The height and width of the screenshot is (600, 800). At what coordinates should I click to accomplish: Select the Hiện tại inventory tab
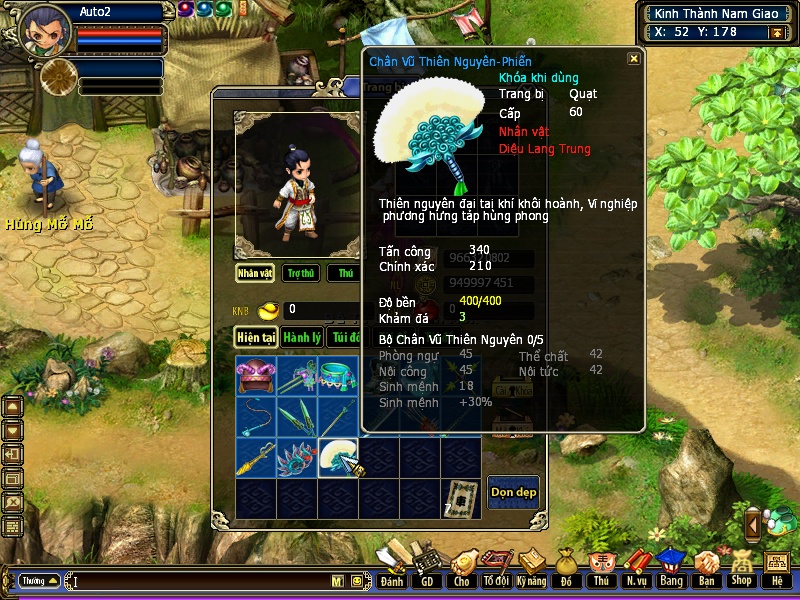click(256, 337)
